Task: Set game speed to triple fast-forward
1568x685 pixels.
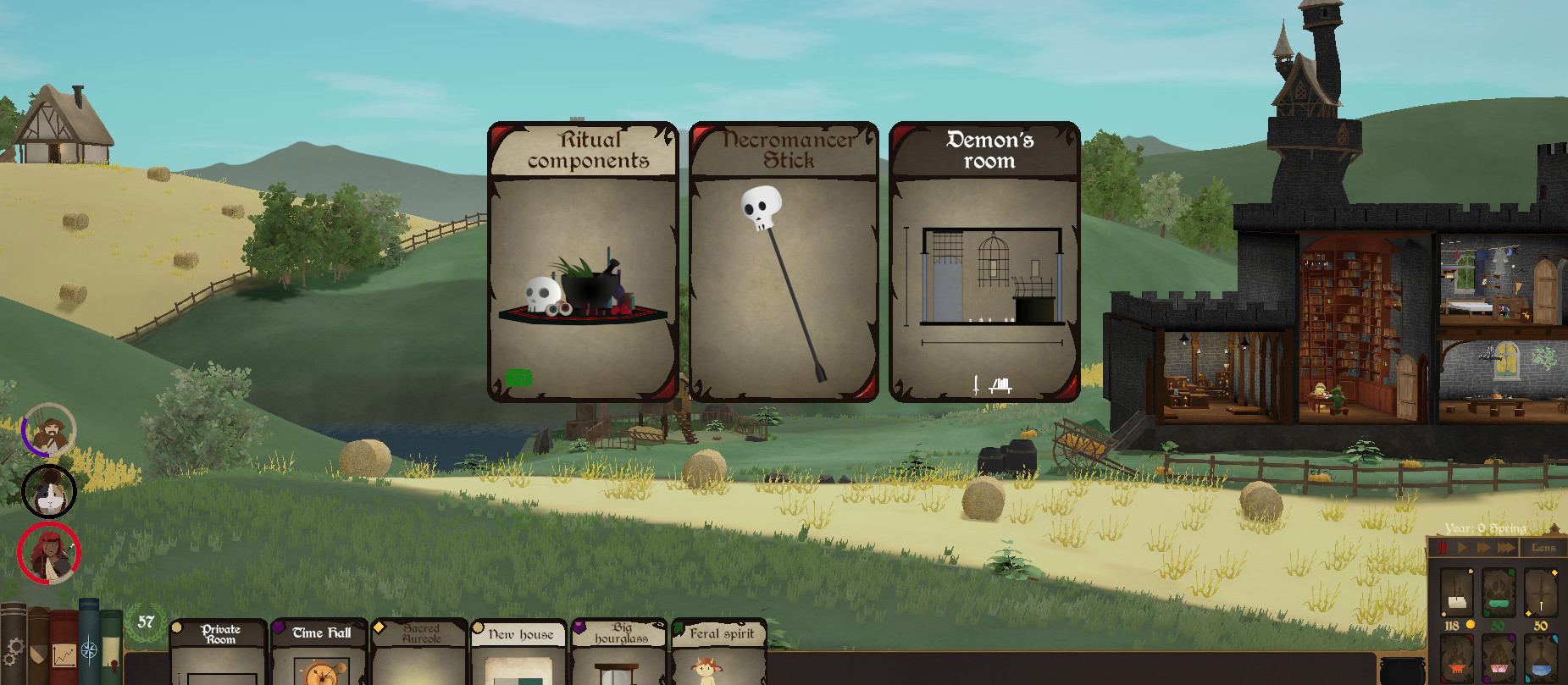Action: tap(1505, 548)
